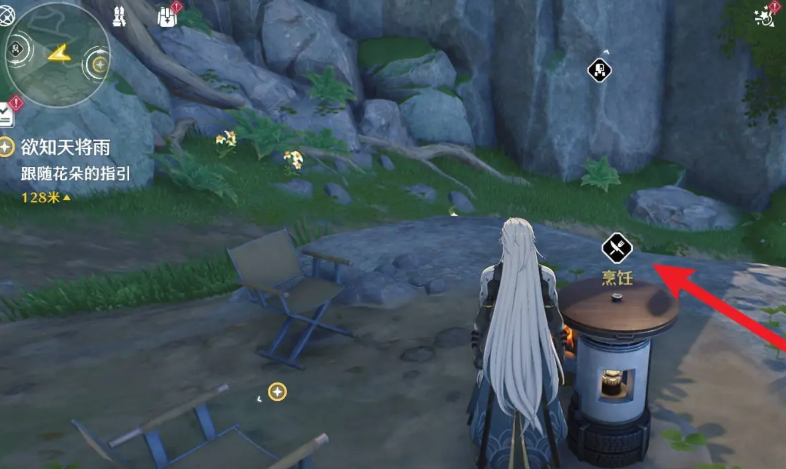
Task: Select the diamond marker on the cliff
Action: (x=598, y=69)
